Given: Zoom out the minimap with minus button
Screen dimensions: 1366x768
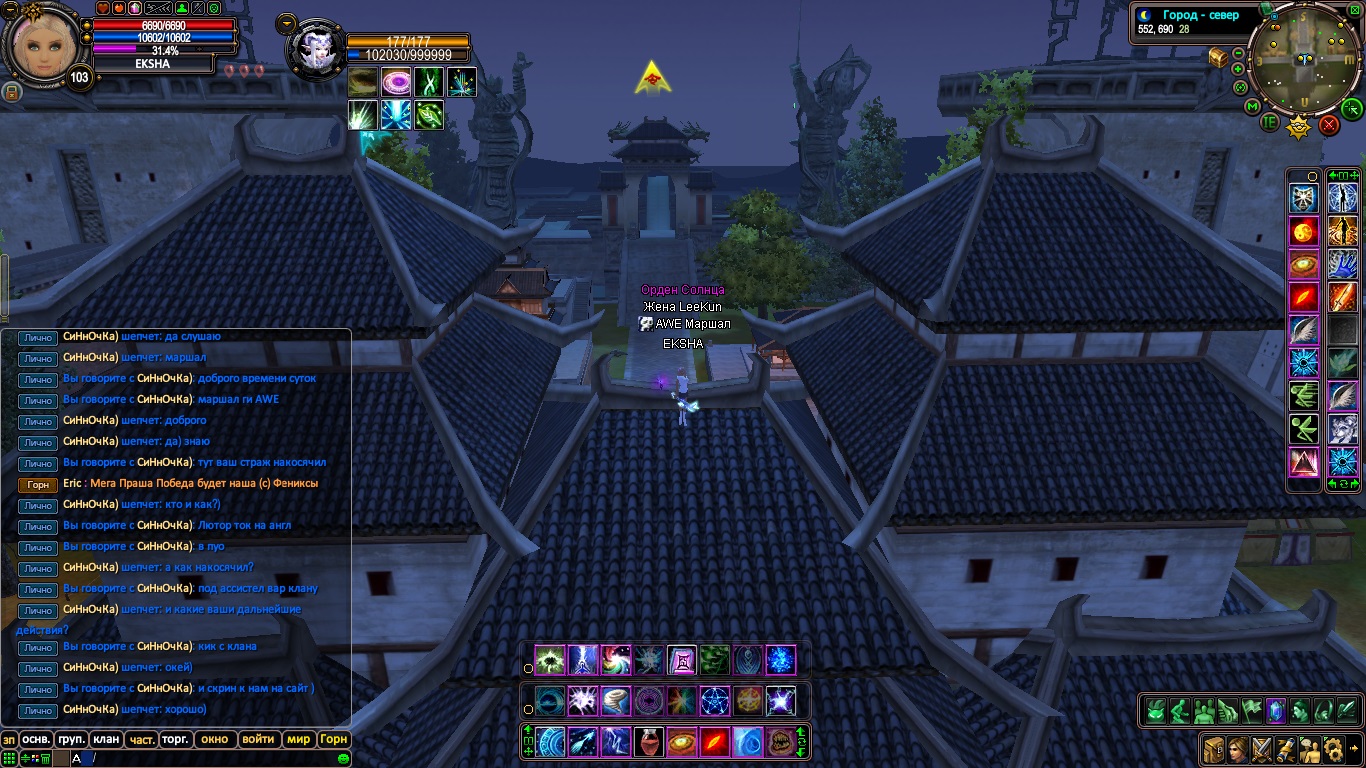Looking at the screenshot, I should point(1238,53).
